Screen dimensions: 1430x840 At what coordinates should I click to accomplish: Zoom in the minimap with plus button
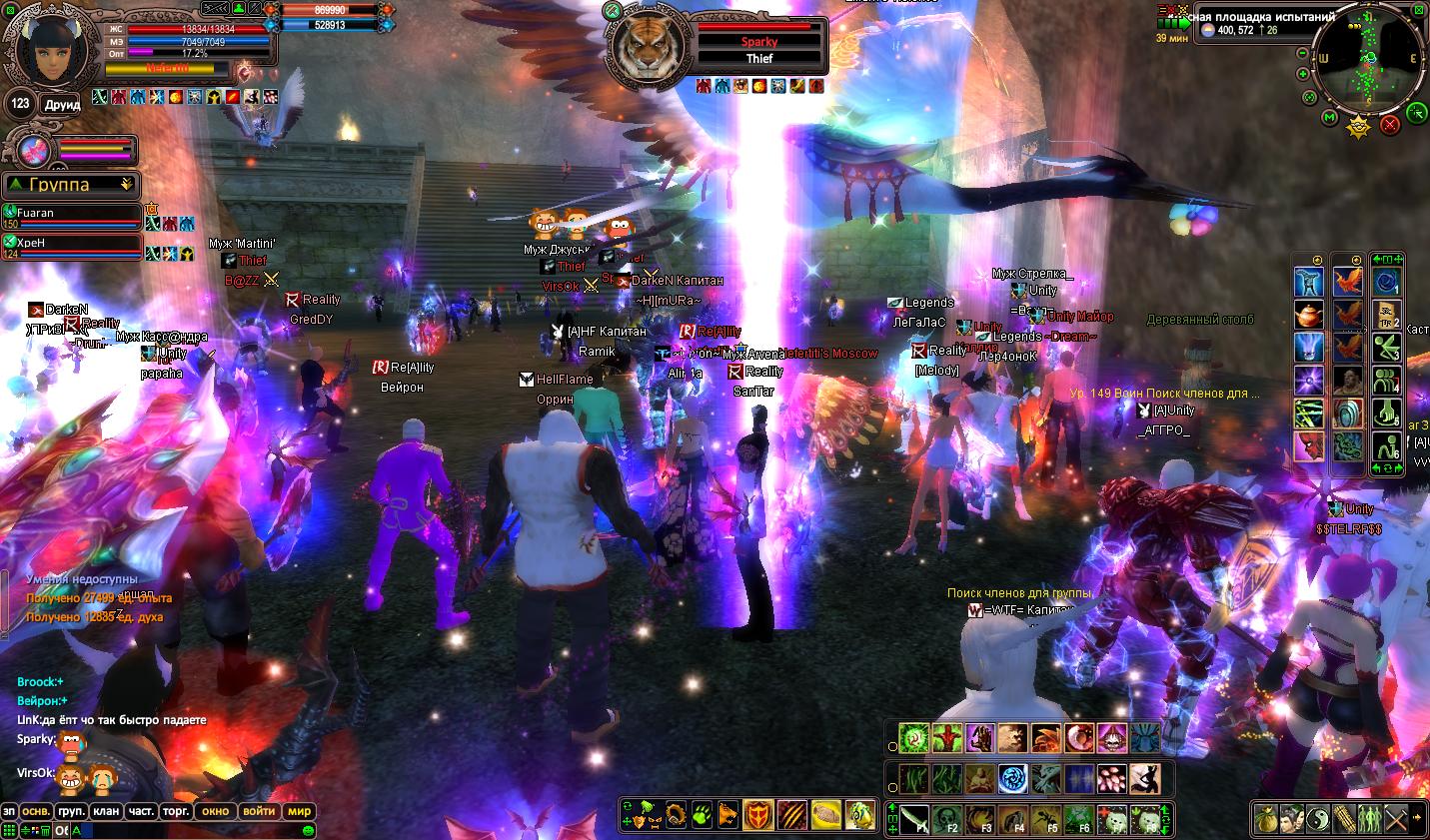(1303, 74)
